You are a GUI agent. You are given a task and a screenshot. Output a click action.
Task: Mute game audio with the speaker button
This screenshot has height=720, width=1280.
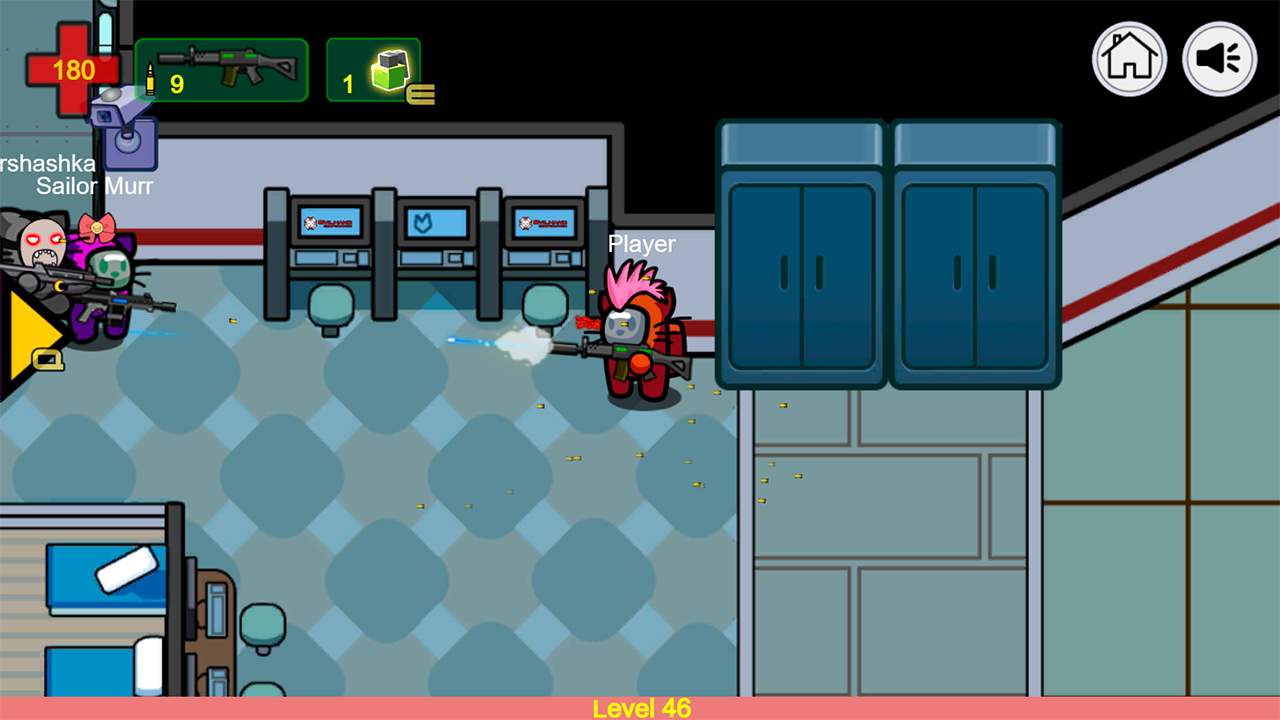1219,59
